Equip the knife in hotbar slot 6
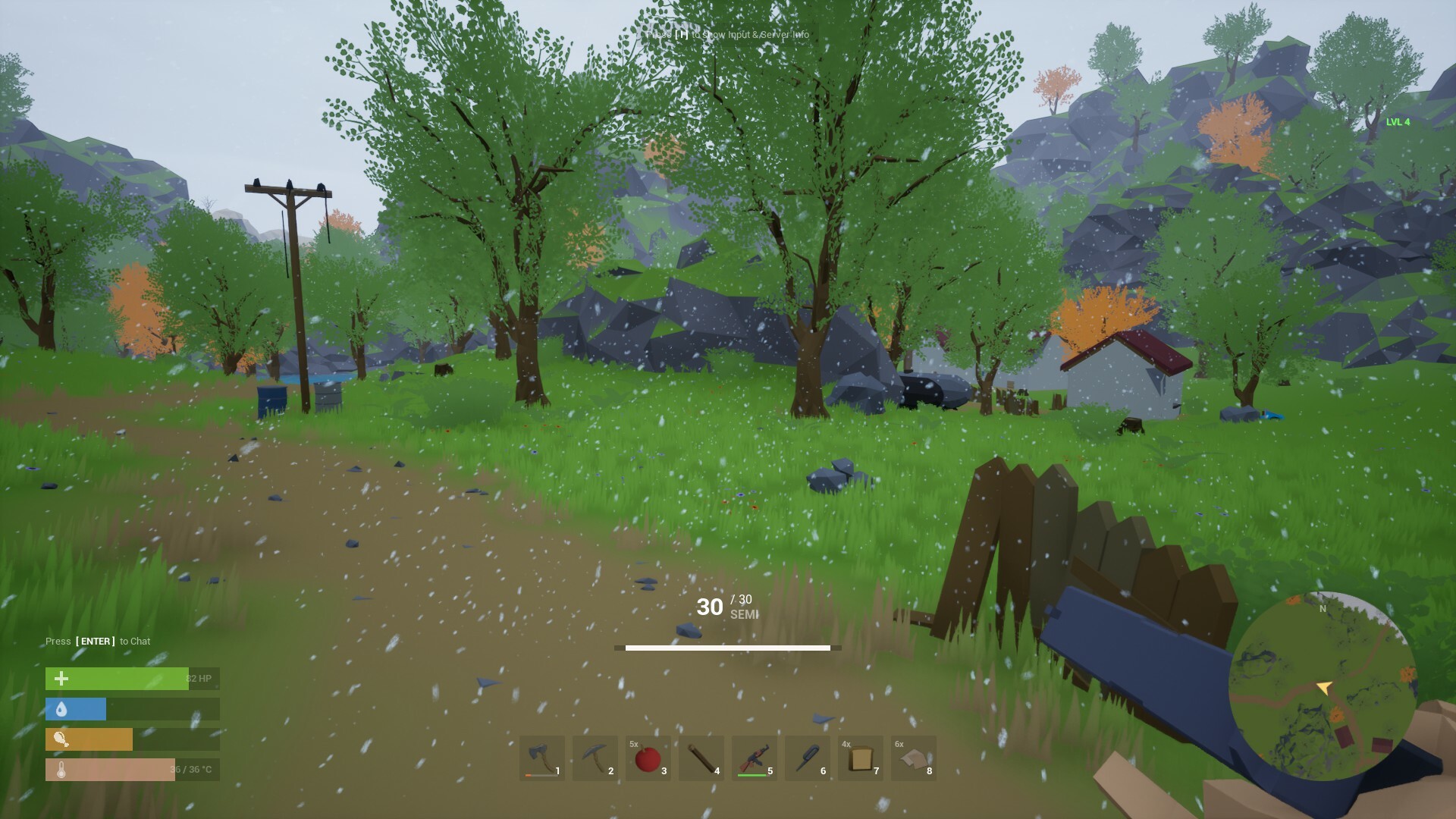The image size is (1456, 819). coord(808,758)
